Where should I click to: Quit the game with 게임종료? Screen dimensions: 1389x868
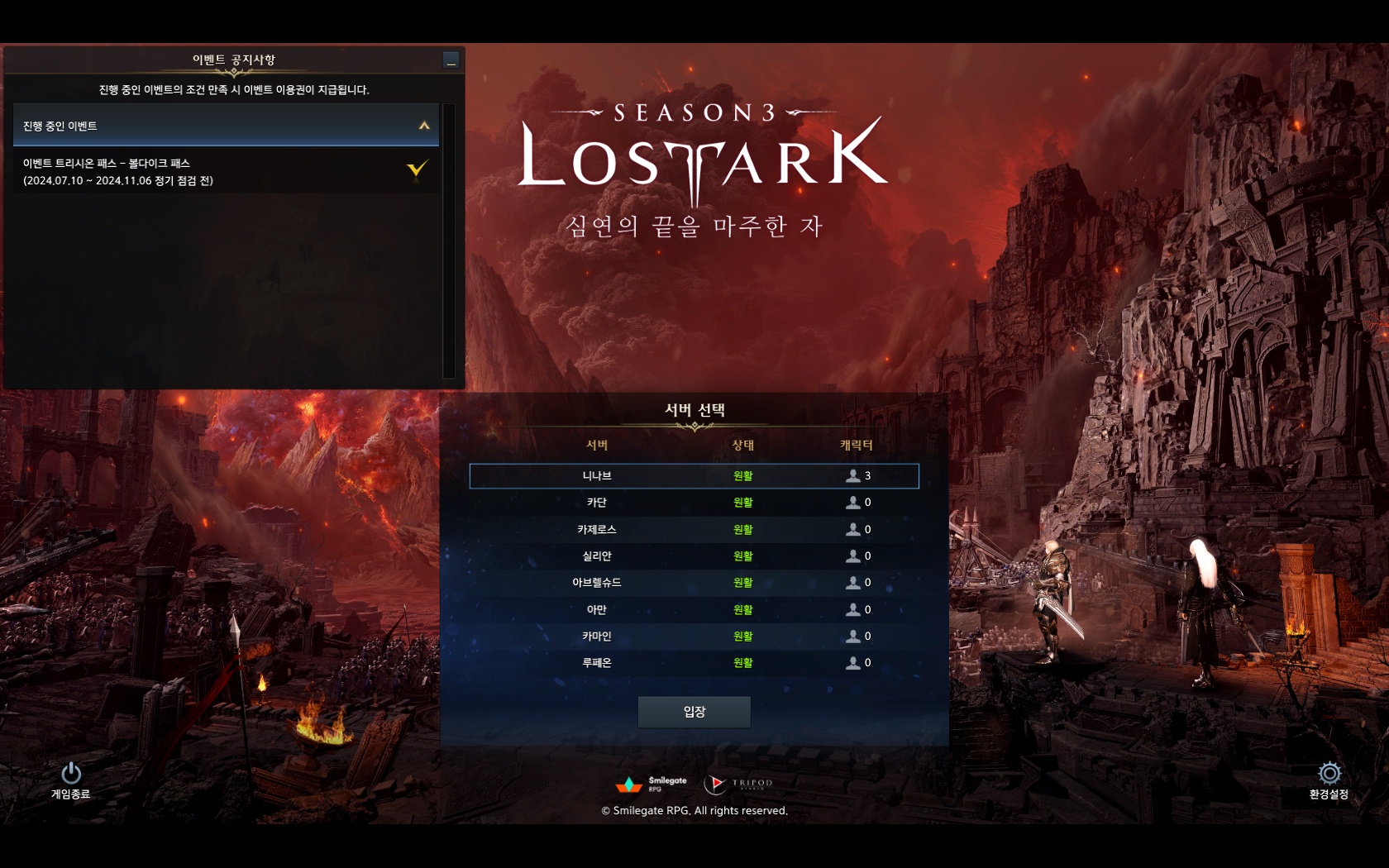[x=71, y=780]
